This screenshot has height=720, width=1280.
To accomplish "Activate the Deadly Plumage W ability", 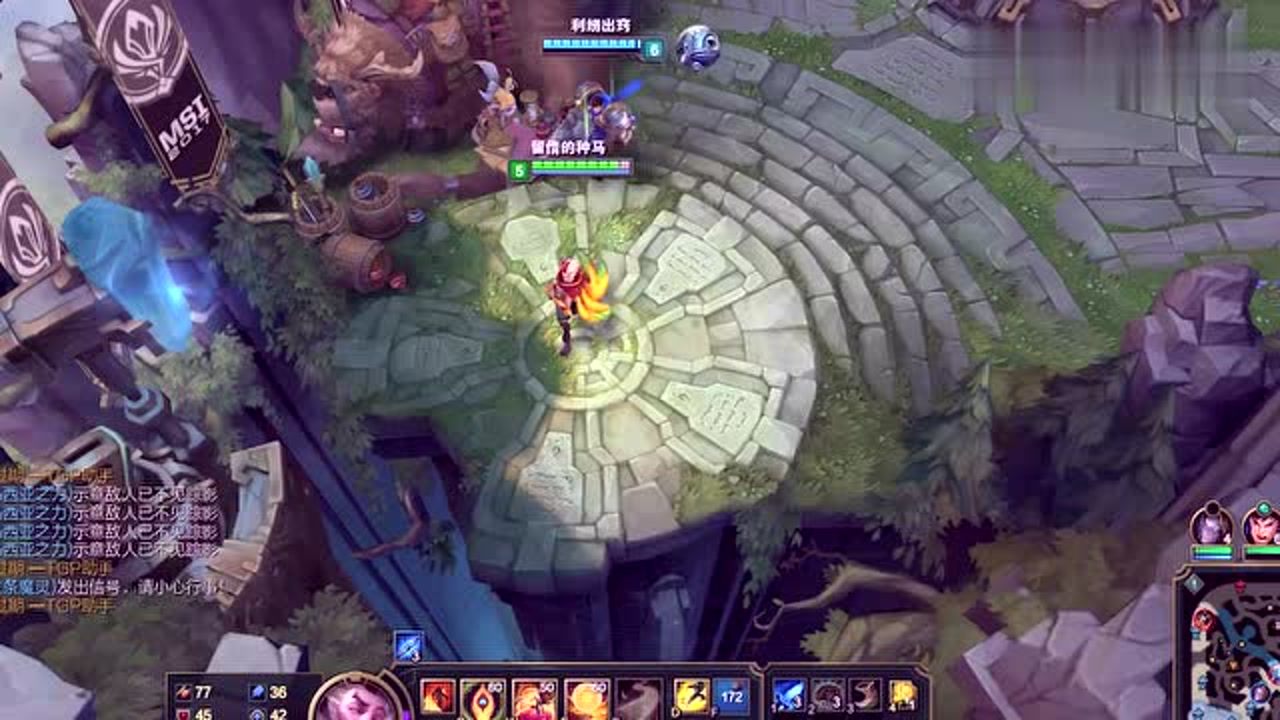I will (534, 698).
